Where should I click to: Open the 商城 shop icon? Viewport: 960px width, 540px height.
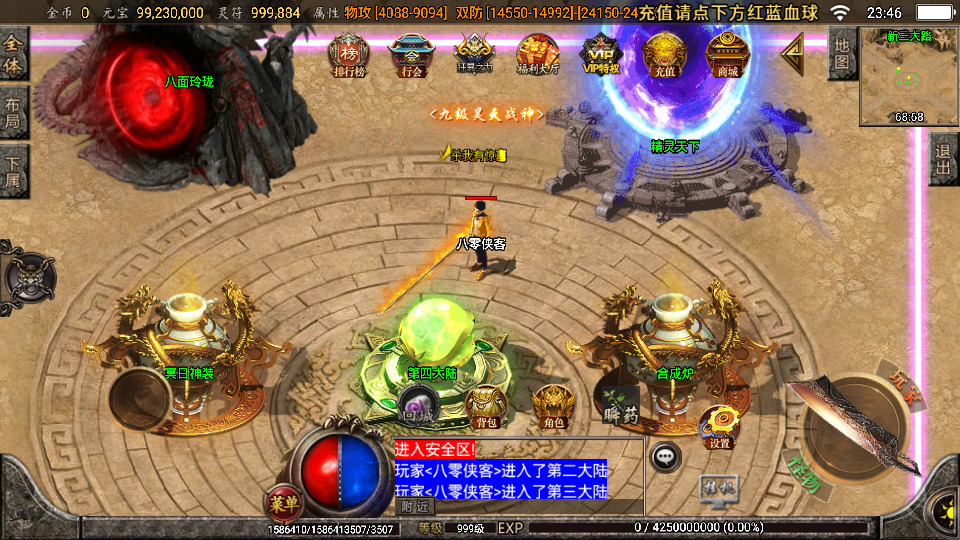pos(727,55)
